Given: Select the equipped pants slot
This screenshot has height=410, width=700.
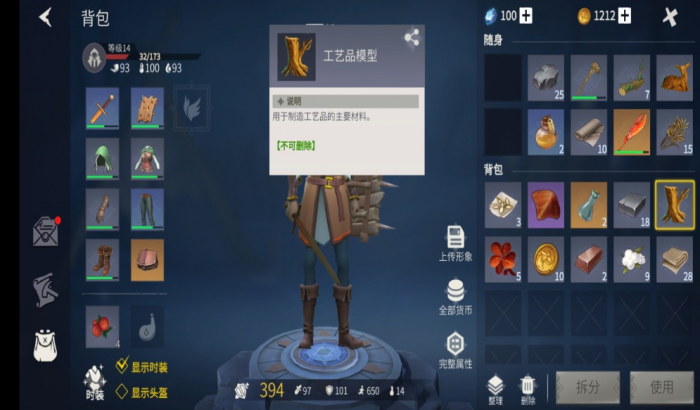Looking at the screenshot, I should point(146,208).
